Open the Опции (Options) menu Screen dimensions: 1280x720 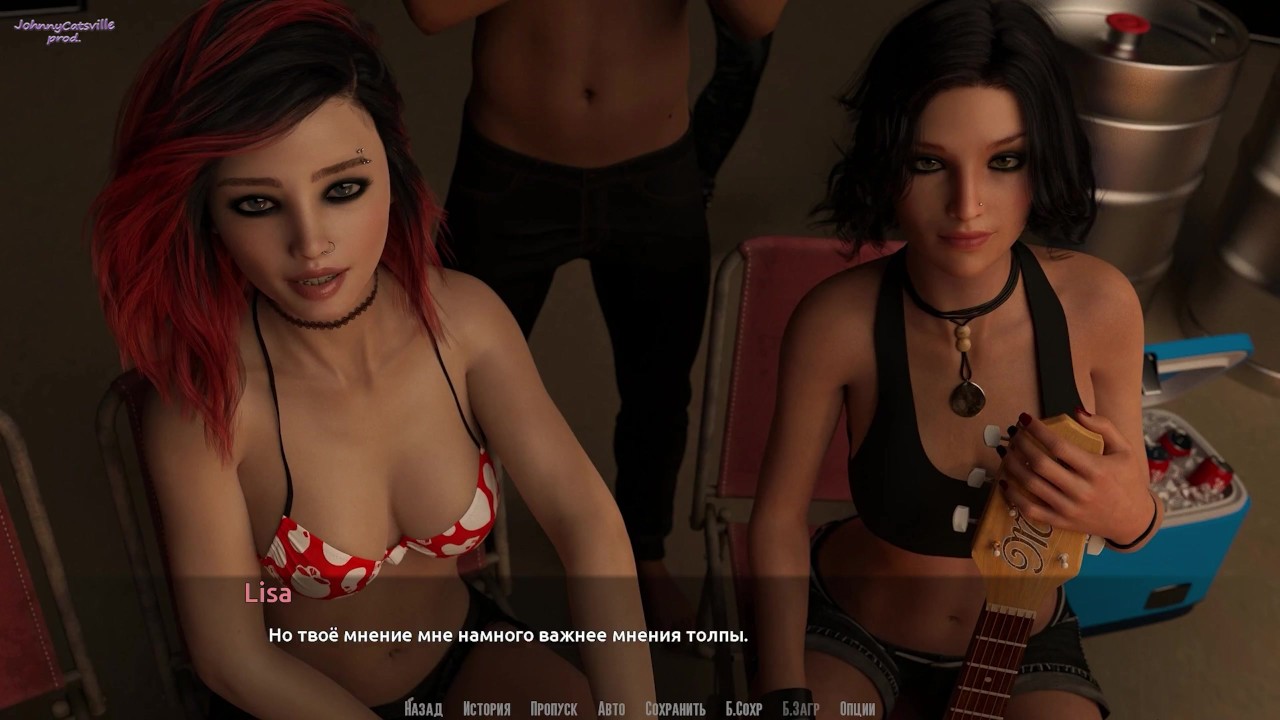point(858,709)
